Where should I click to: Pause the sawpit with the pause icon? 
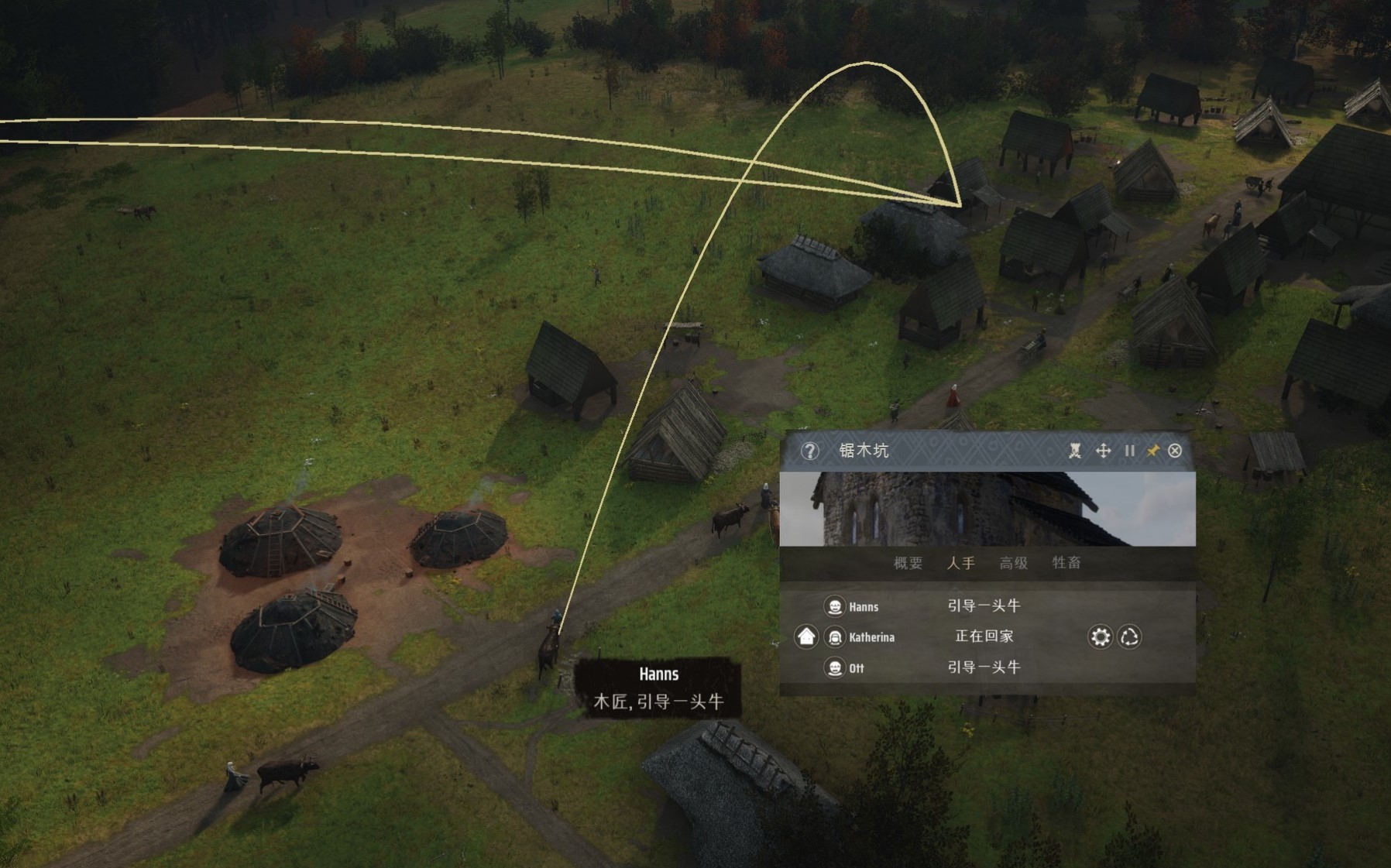[x=1129, y=451]
